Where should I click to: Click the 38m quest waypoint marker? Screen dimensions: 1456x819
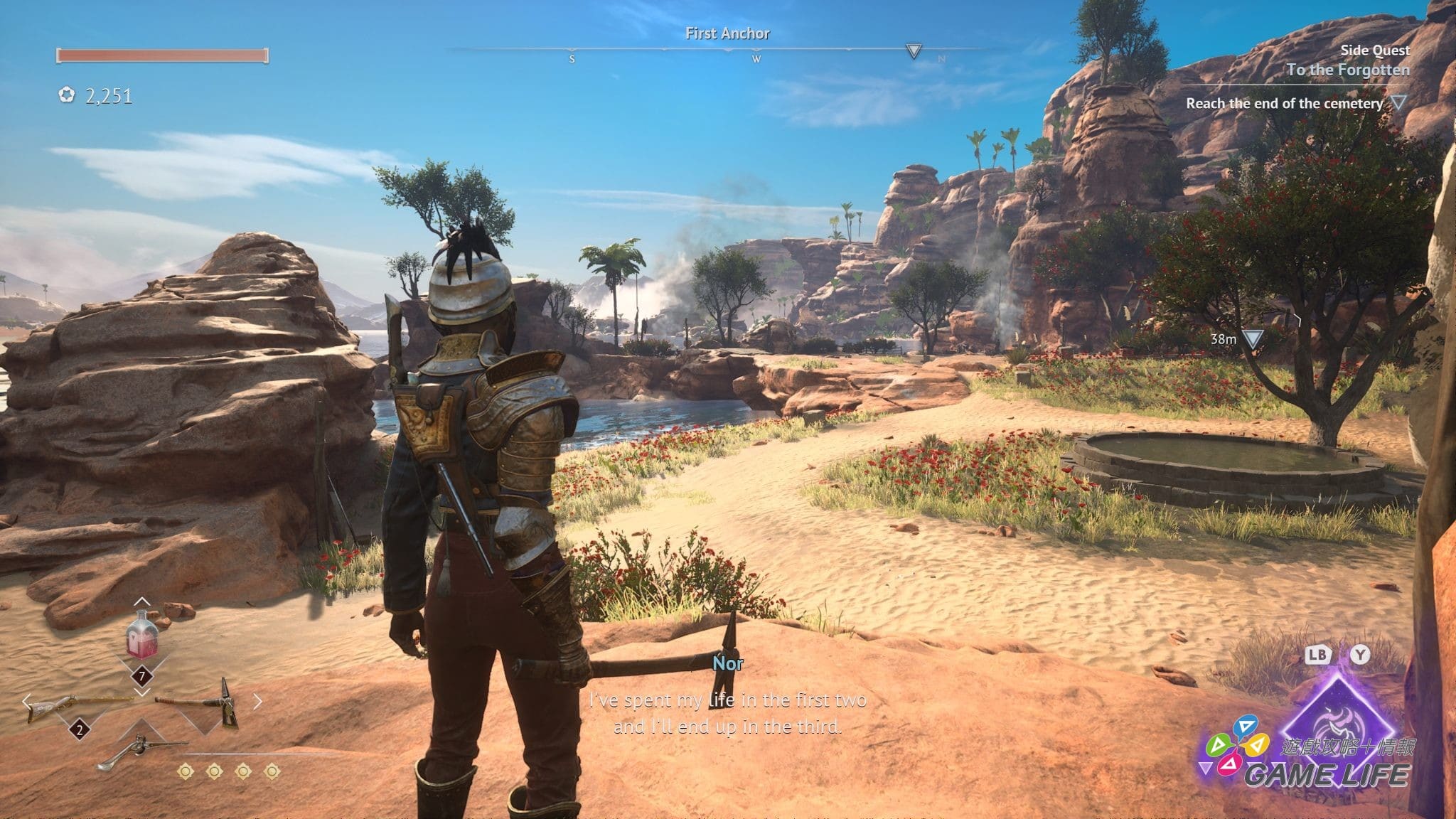[1252, 339]
